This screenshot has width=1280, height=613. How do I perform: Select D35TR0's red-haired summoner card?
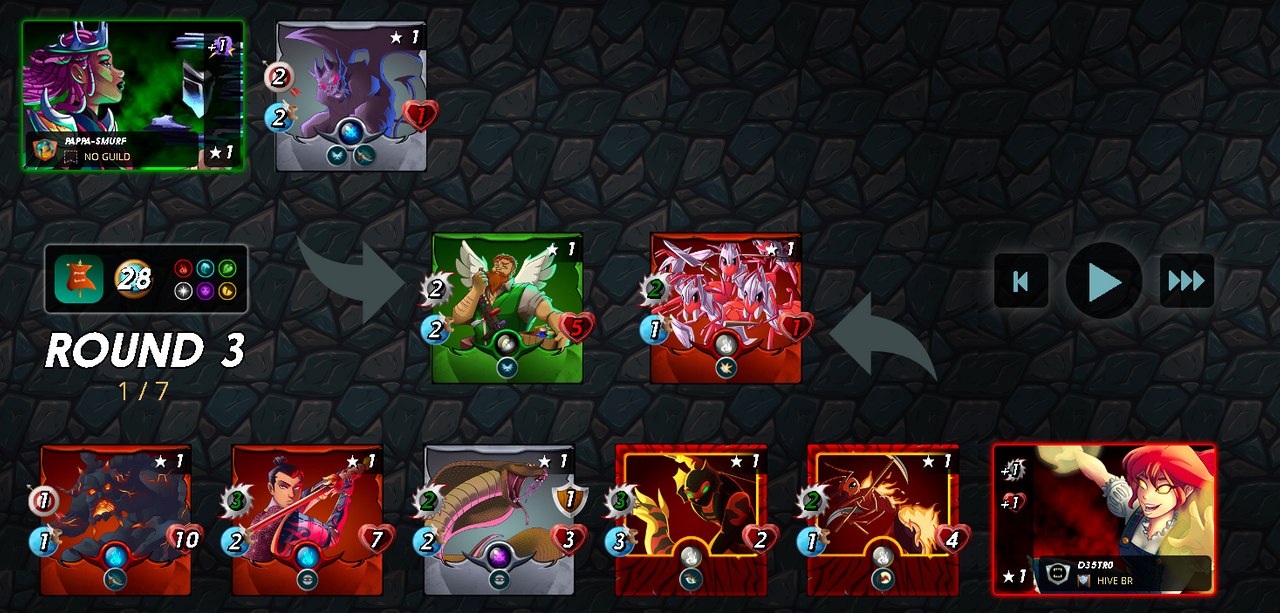tap(1104, 518)
